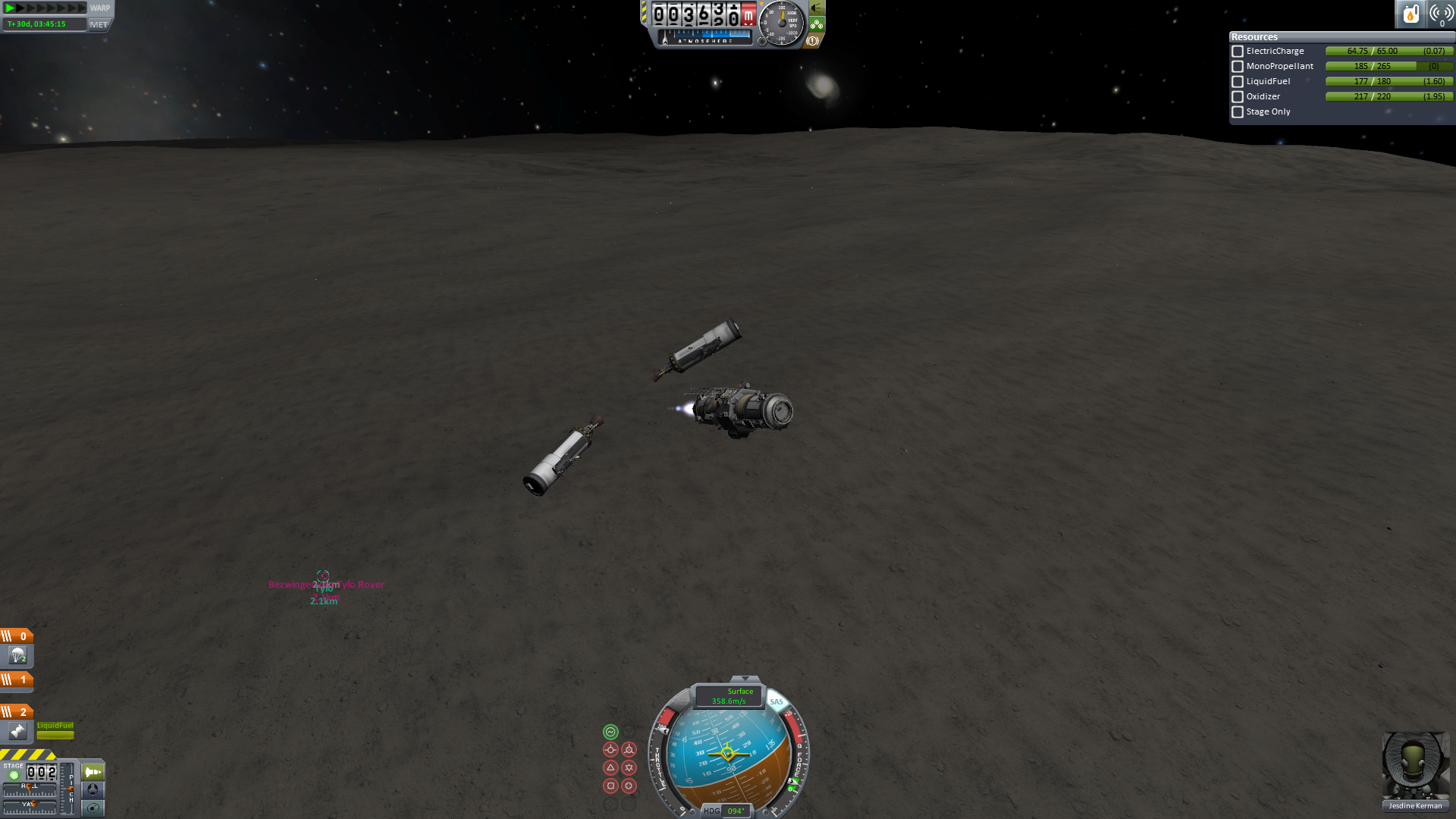Toggle the SAS button on the navball
This screenshot has height=819, width=1456.
[x=777, y=701]
